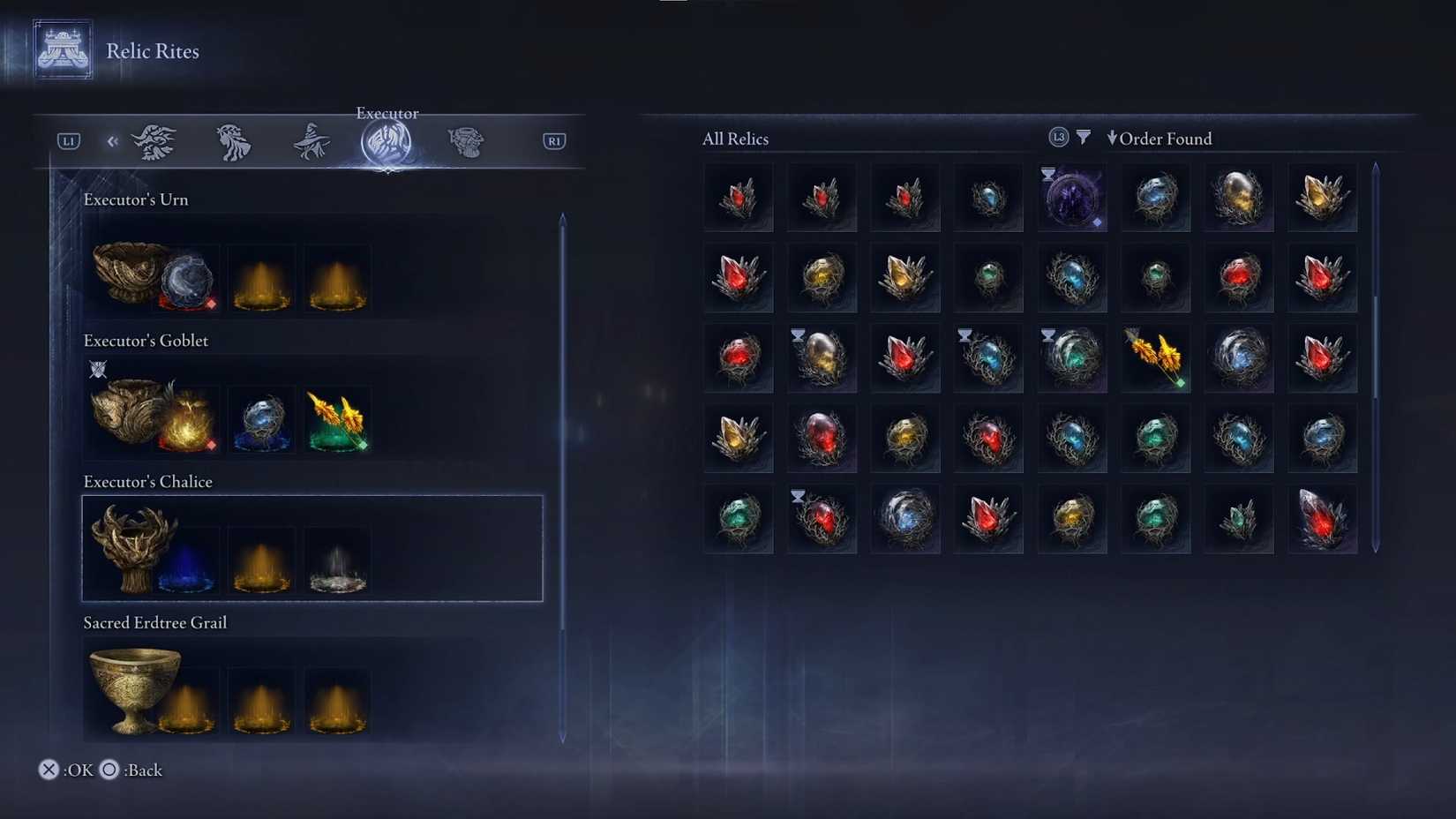Click the Relic Rites header icon
1456x819 pixels.
click(62, 50)
